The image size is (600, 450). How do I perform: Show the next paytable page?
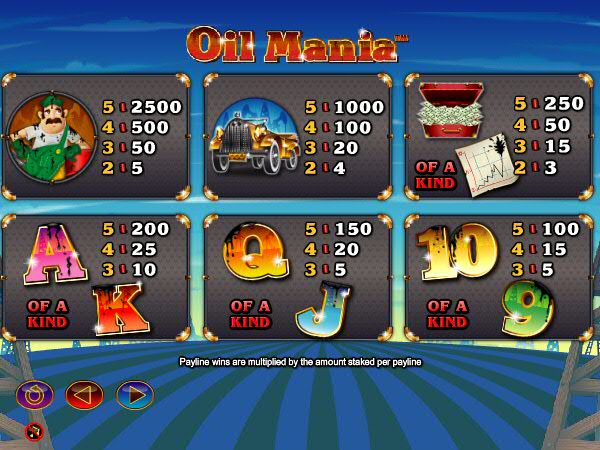(x=134, y=395)
